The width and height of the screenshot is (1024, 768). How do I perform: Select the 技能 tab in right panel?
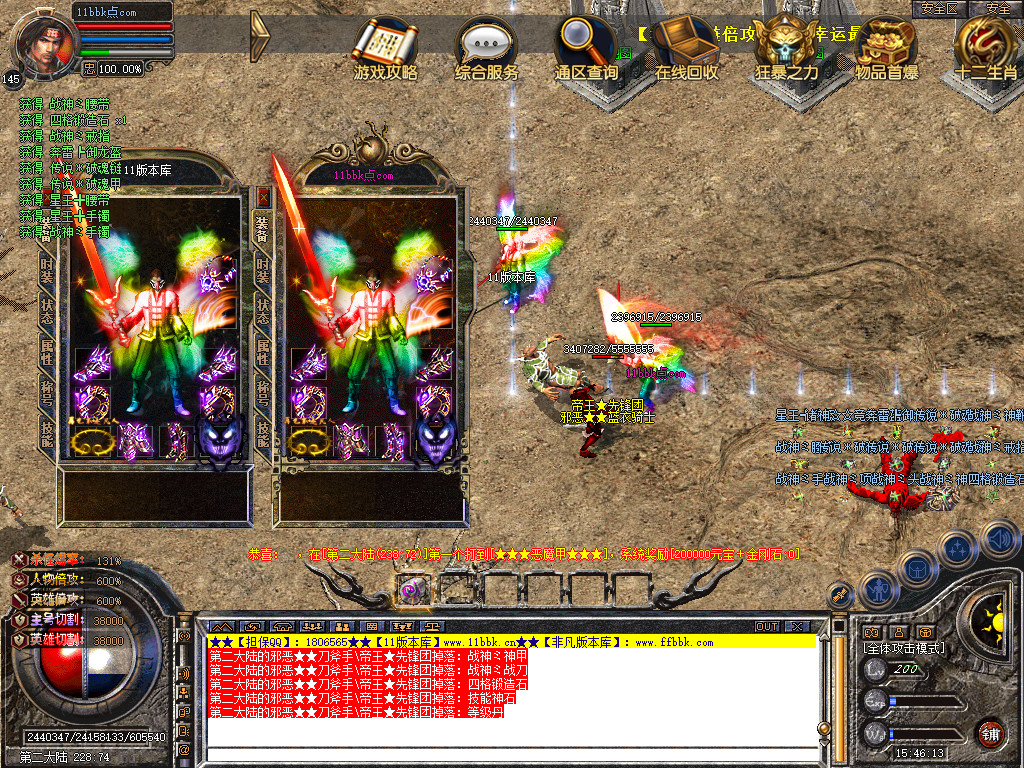click(x=264, y=432)
